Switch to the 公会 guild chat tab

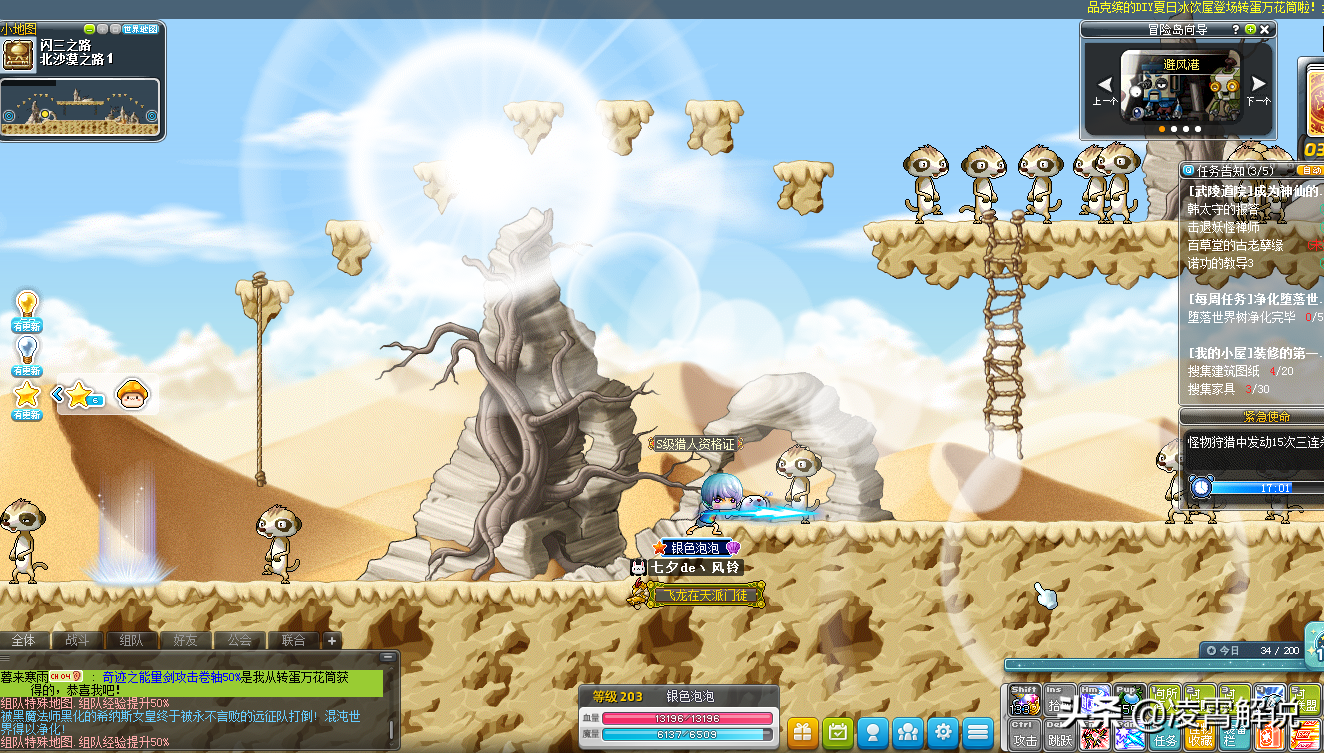click(x=239, y=640)
